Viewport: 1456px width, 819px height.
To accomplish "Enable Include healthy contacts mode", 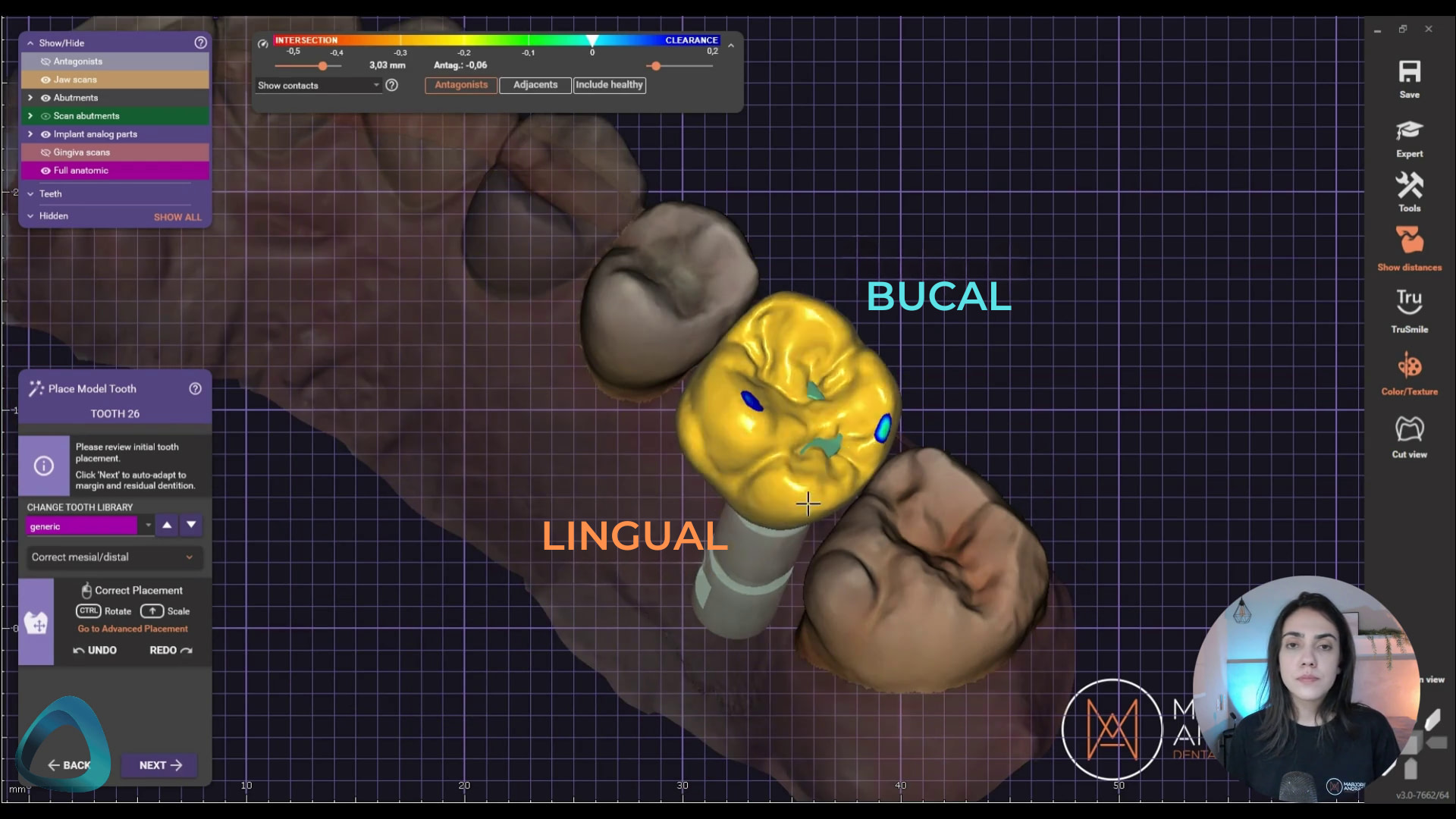I will click(609, 85).
